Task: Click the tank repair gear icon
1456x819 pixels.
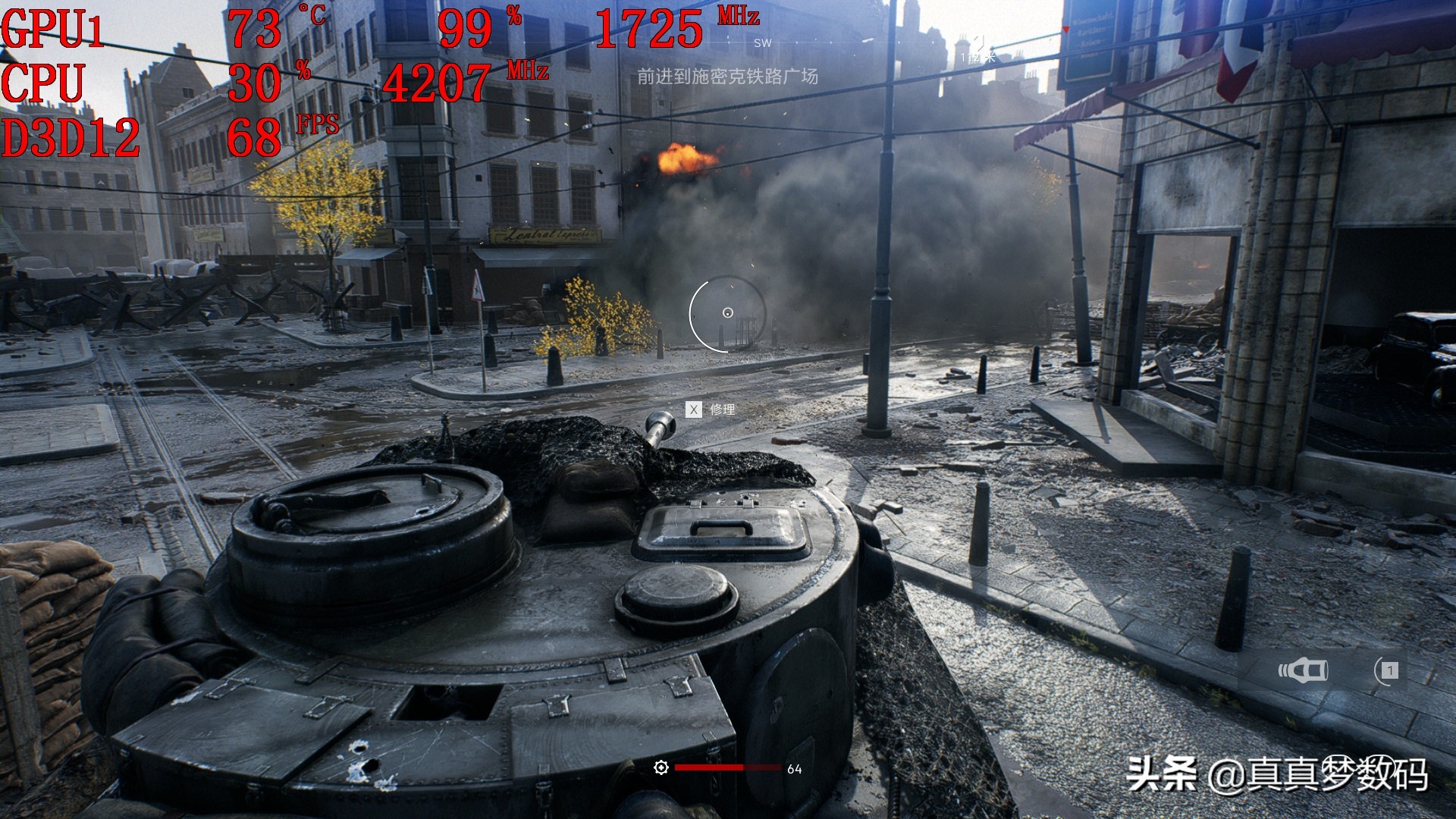Action: tap(661, 768)
